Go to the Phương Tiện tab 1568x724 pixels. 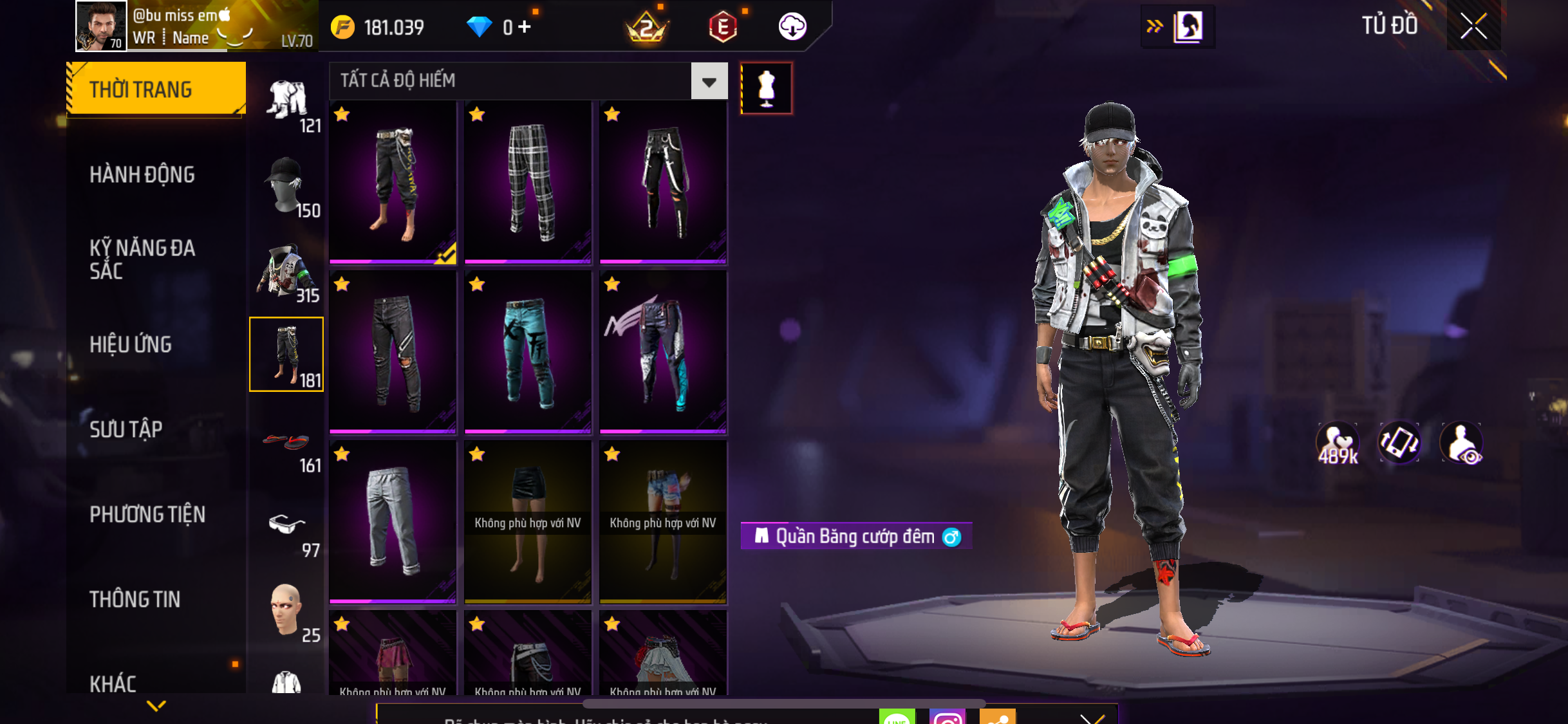[x=147, y=514]
